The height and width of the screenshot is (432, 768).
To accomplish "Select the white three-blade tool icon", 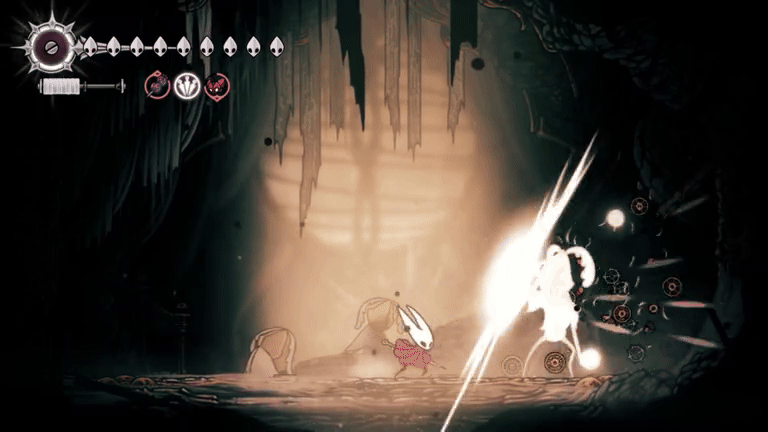I will pyautogui.click(x=187, y=87).
